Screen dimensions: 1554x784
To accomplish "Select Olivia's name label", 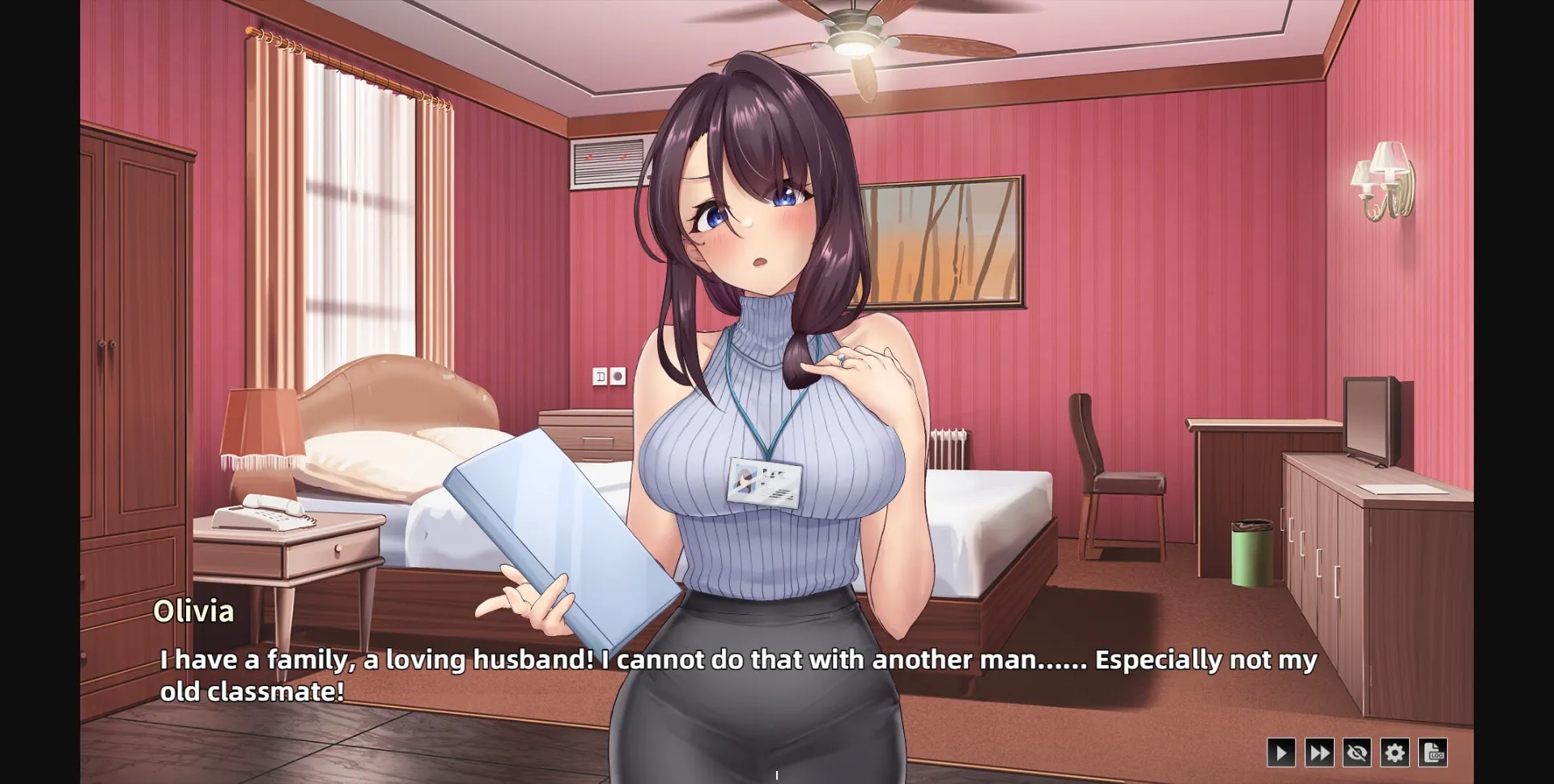I will click(x=194, y=612).
